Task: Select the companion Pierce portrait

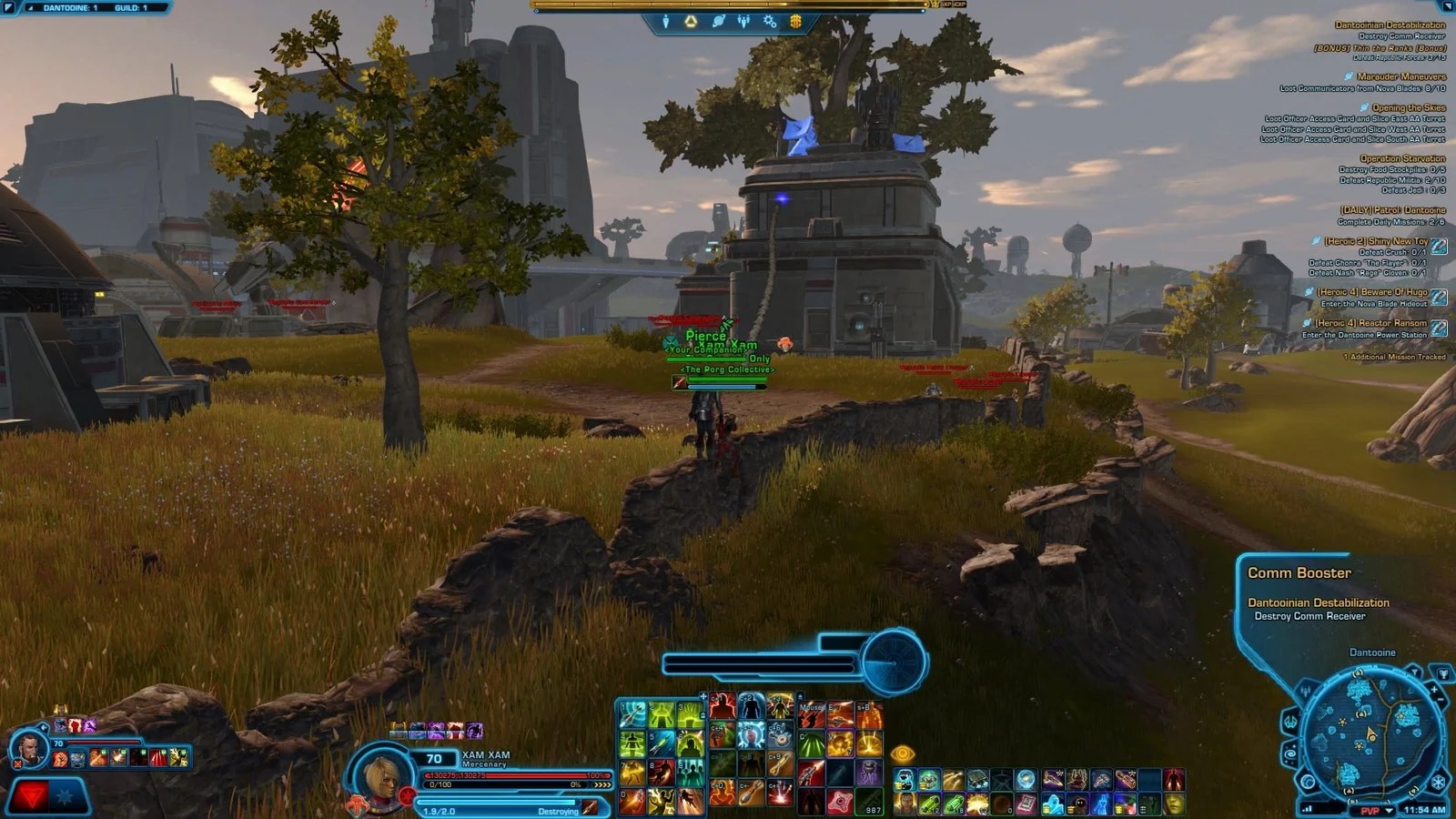Action: click(29, 749)
